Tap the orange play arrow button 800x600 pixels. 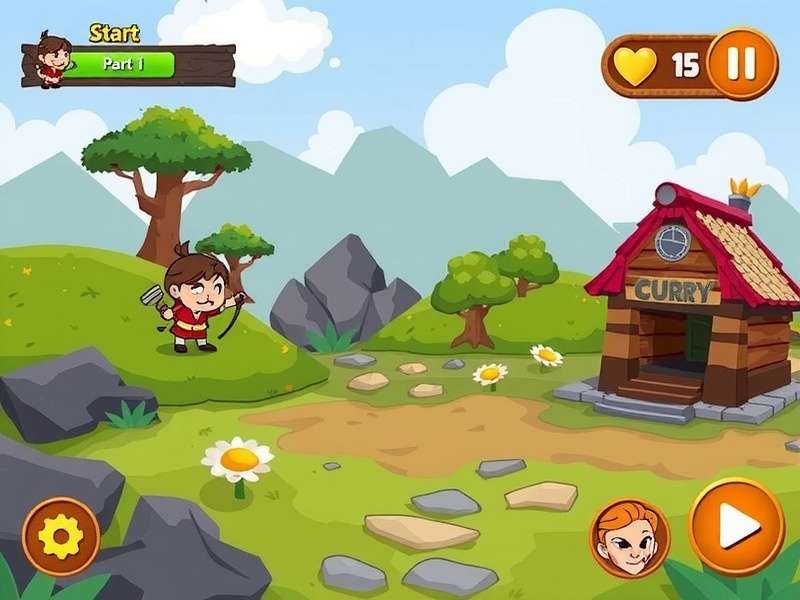tap(736, 527)
